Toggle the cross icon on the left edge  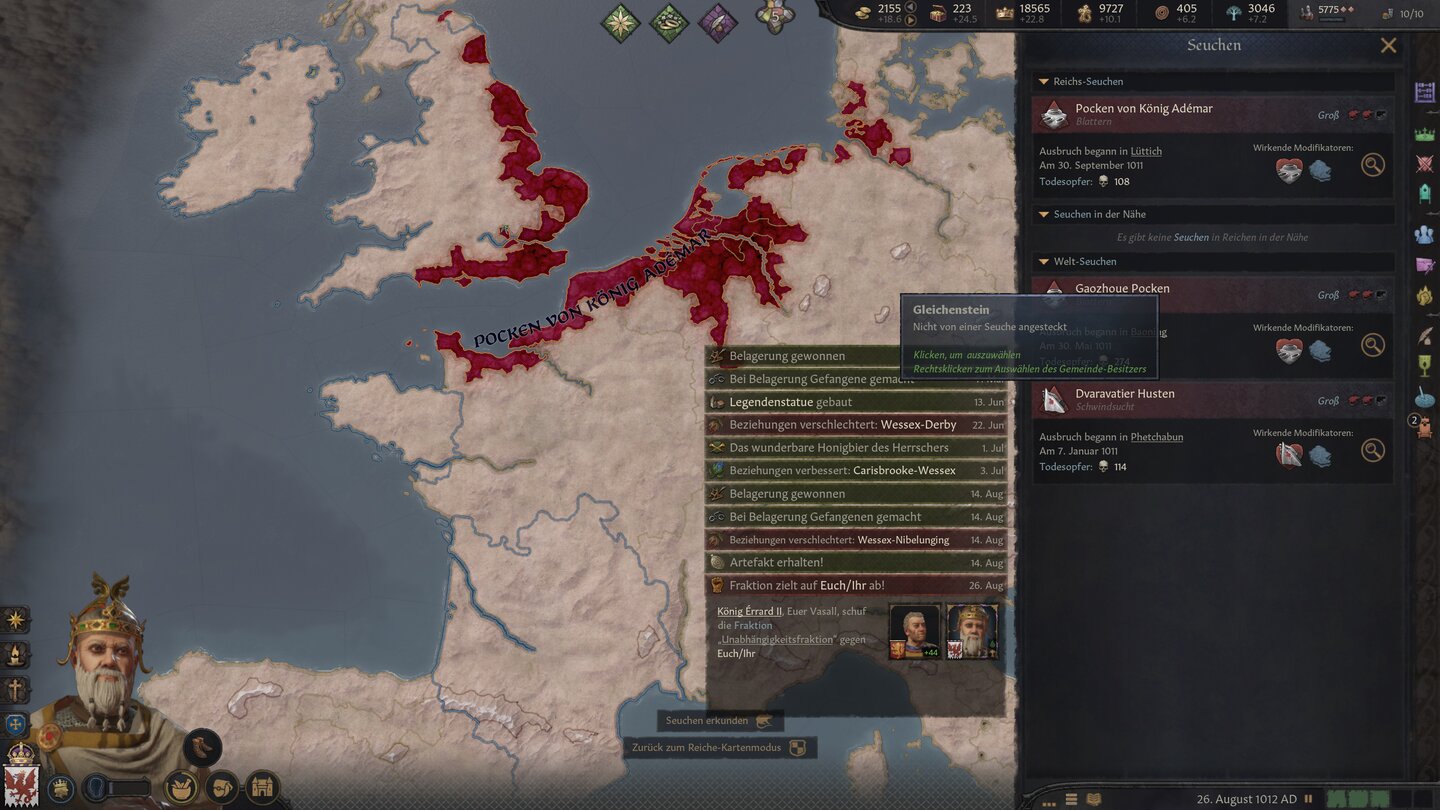tap(15, 689)
